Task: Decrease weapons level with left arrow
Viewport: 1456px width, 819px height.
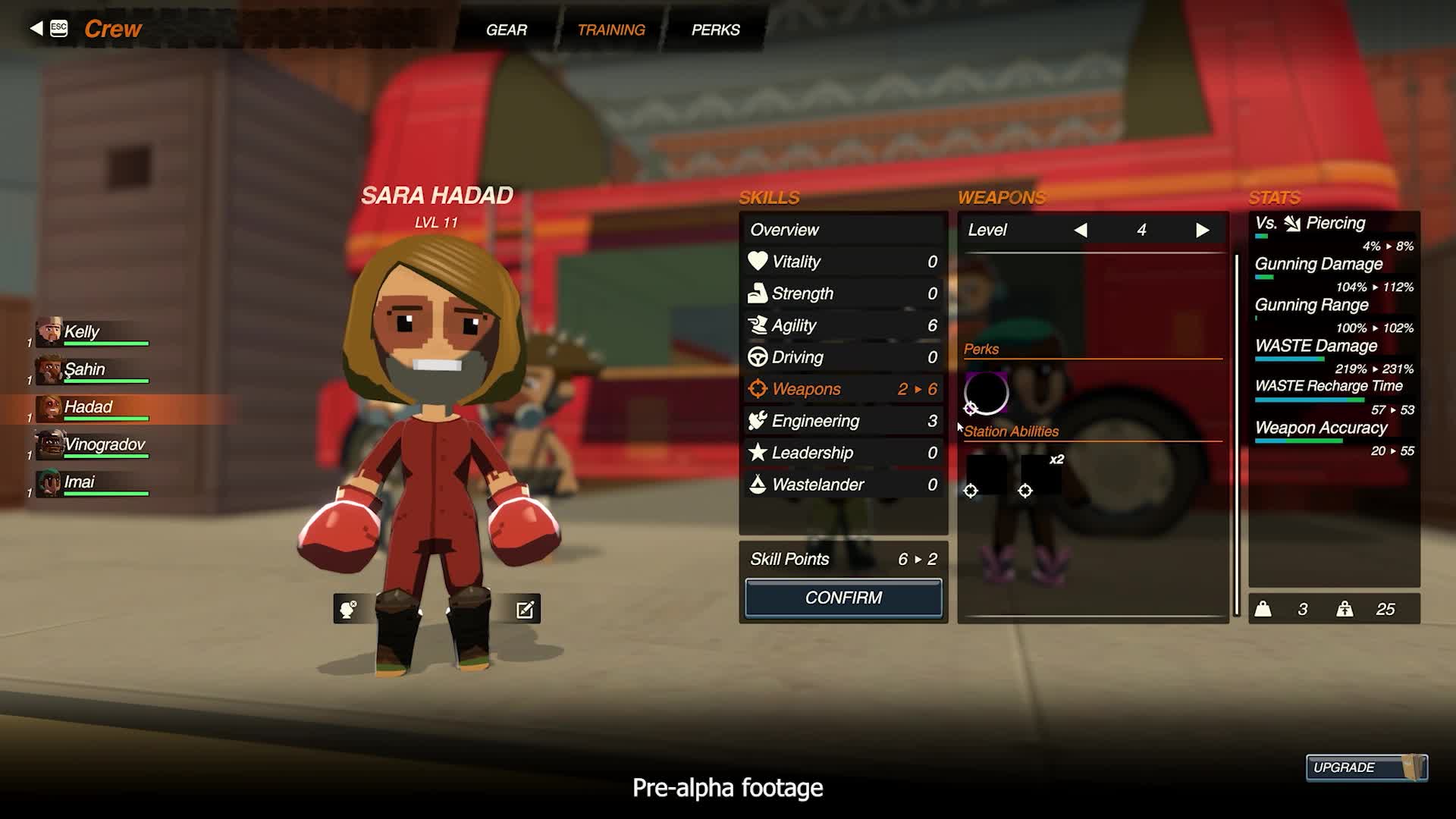Action: tap(1081, 230)
